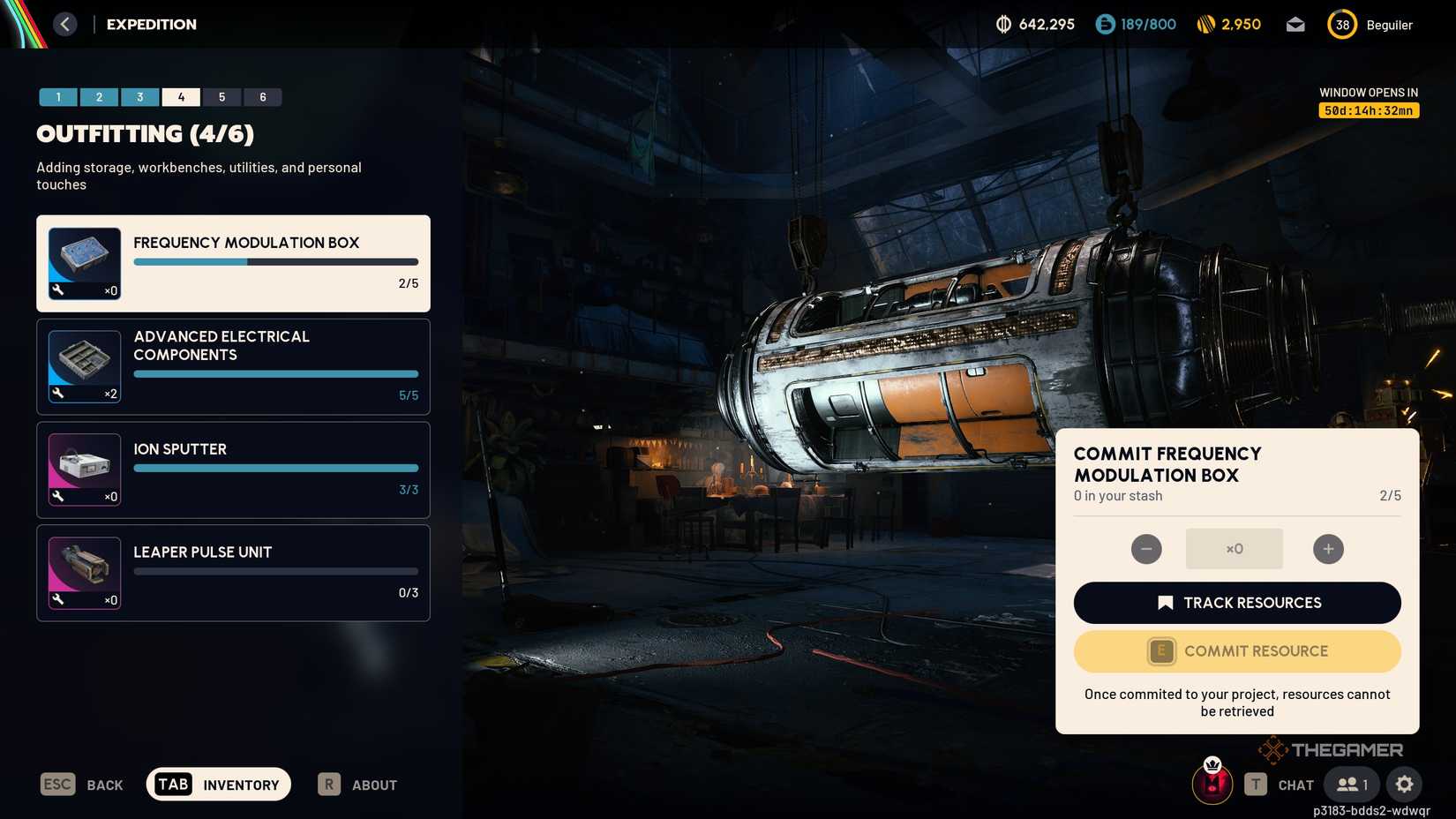The height and width of the screenshot is (819, 1456).
Task: Open Inventory with the TAB button
Action: (x=217, y=784)
